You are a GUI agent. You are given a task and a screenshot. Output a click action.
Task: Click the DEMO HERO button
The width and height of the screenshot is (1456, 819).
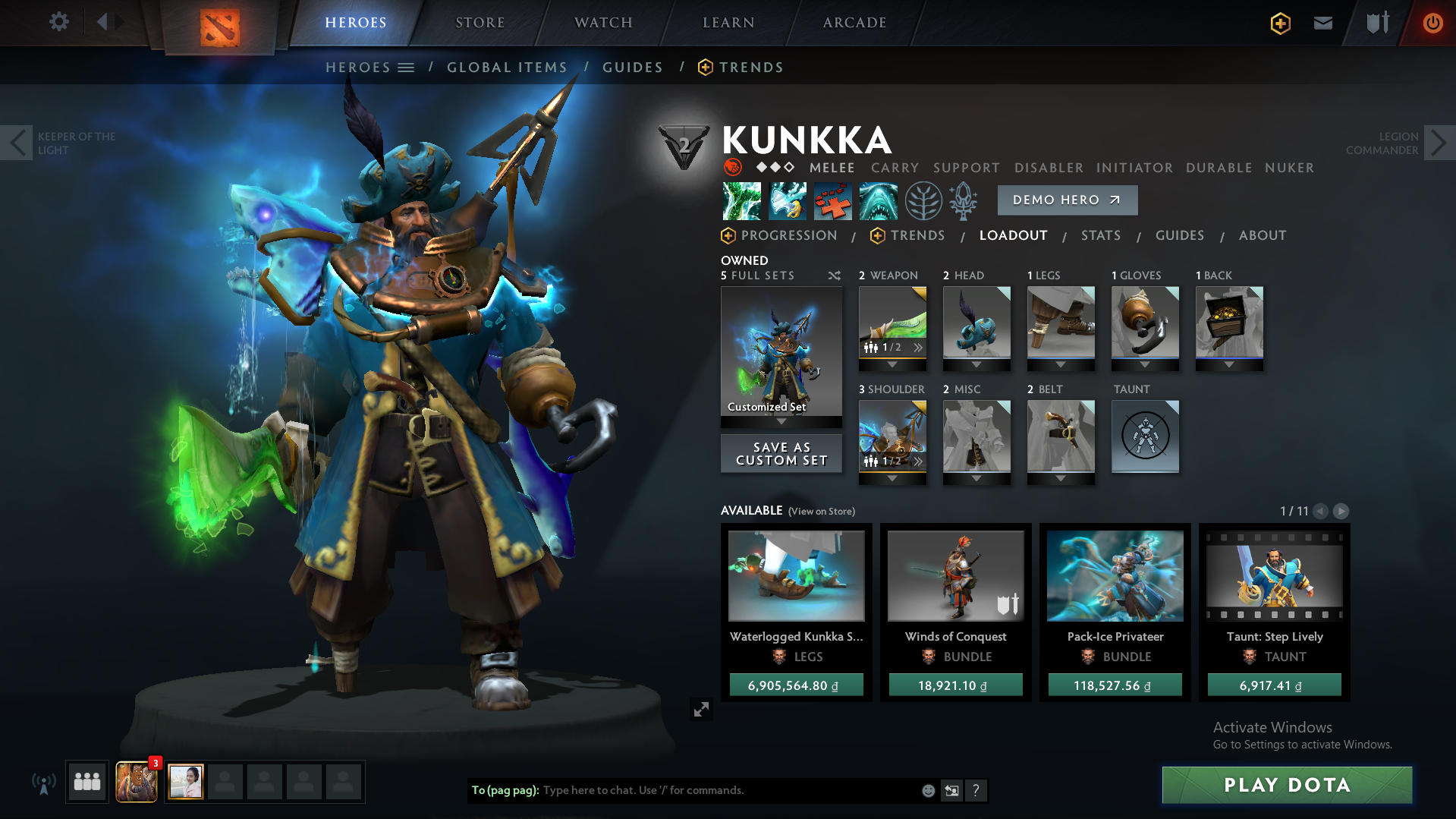[1067, 200]
